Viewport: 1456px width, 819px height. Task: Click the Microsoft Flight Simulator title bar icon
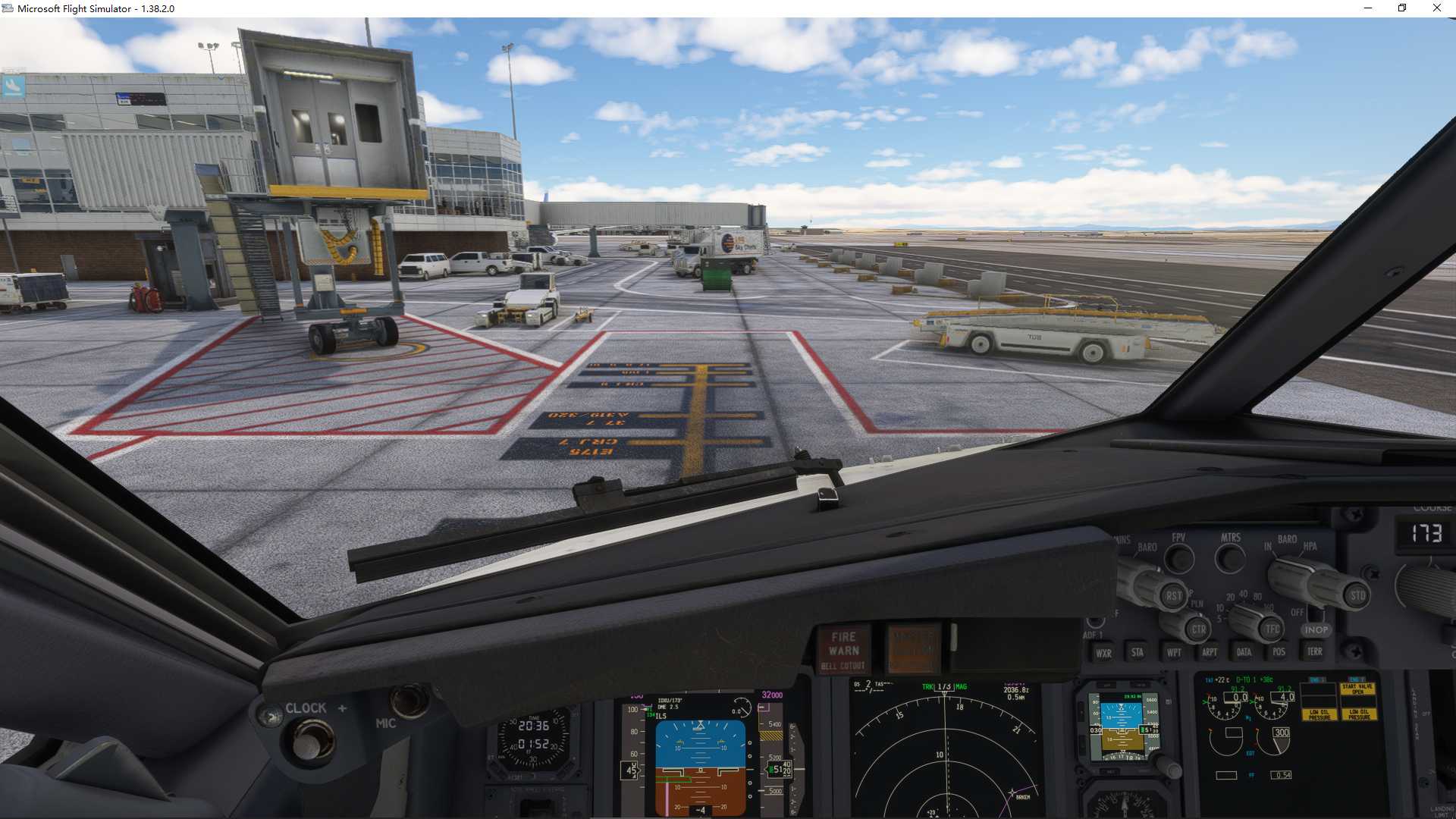click(x=8, y=8)
